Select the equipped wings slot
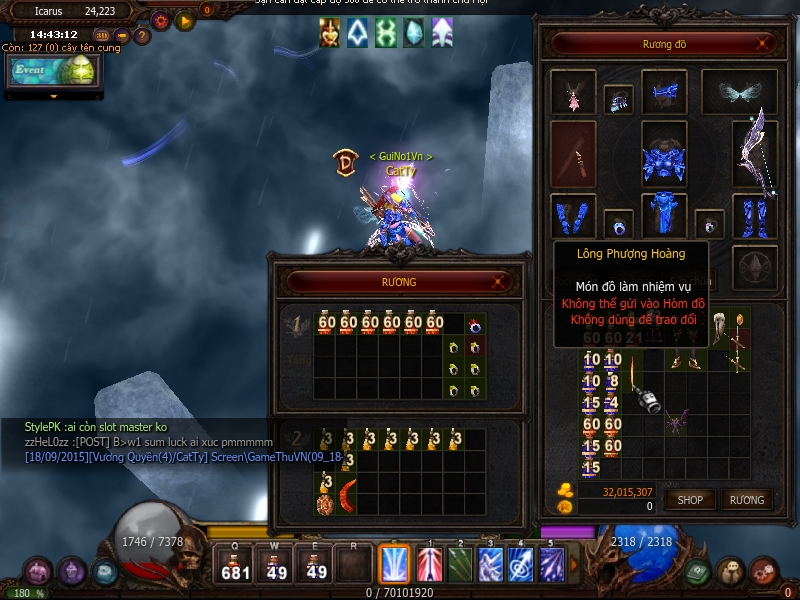Image resolution: width=800 pixels, height=600 pixels. [738, 92]
